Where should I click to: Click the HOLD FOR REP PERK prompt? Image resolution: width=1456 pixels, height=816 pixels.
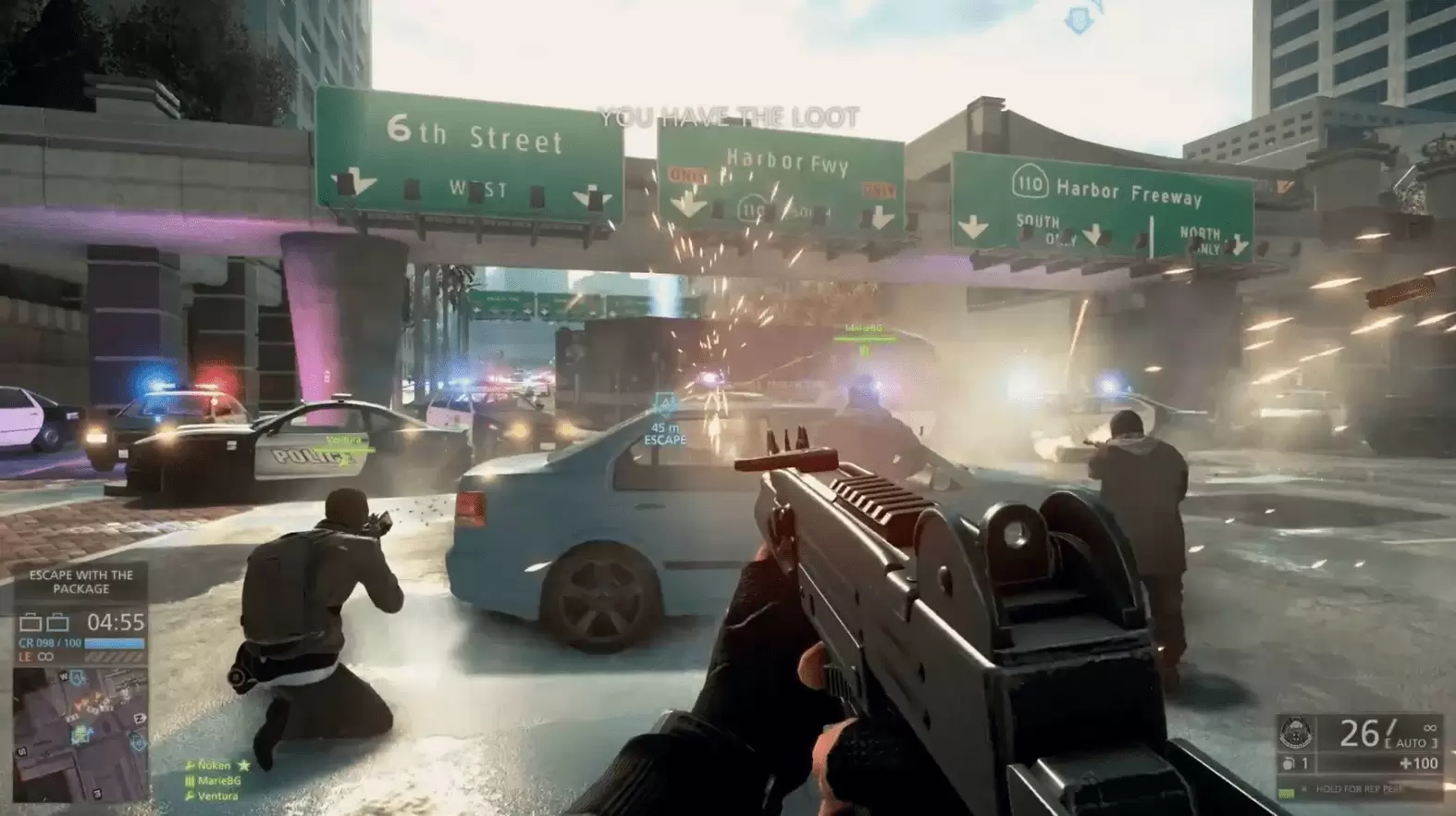(x=1360, y=788)
